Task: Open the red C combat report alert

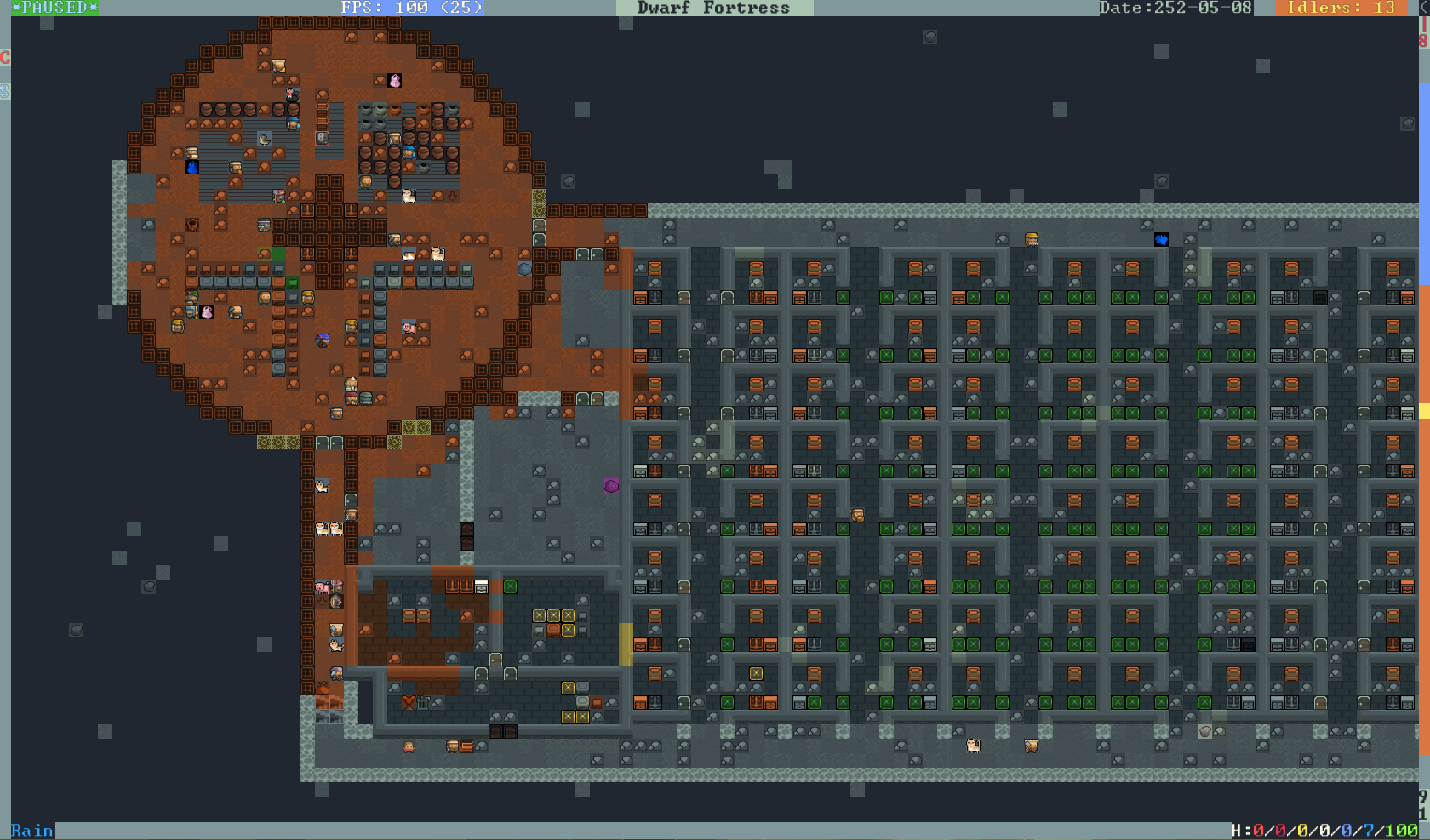Action: coord(5,58)
